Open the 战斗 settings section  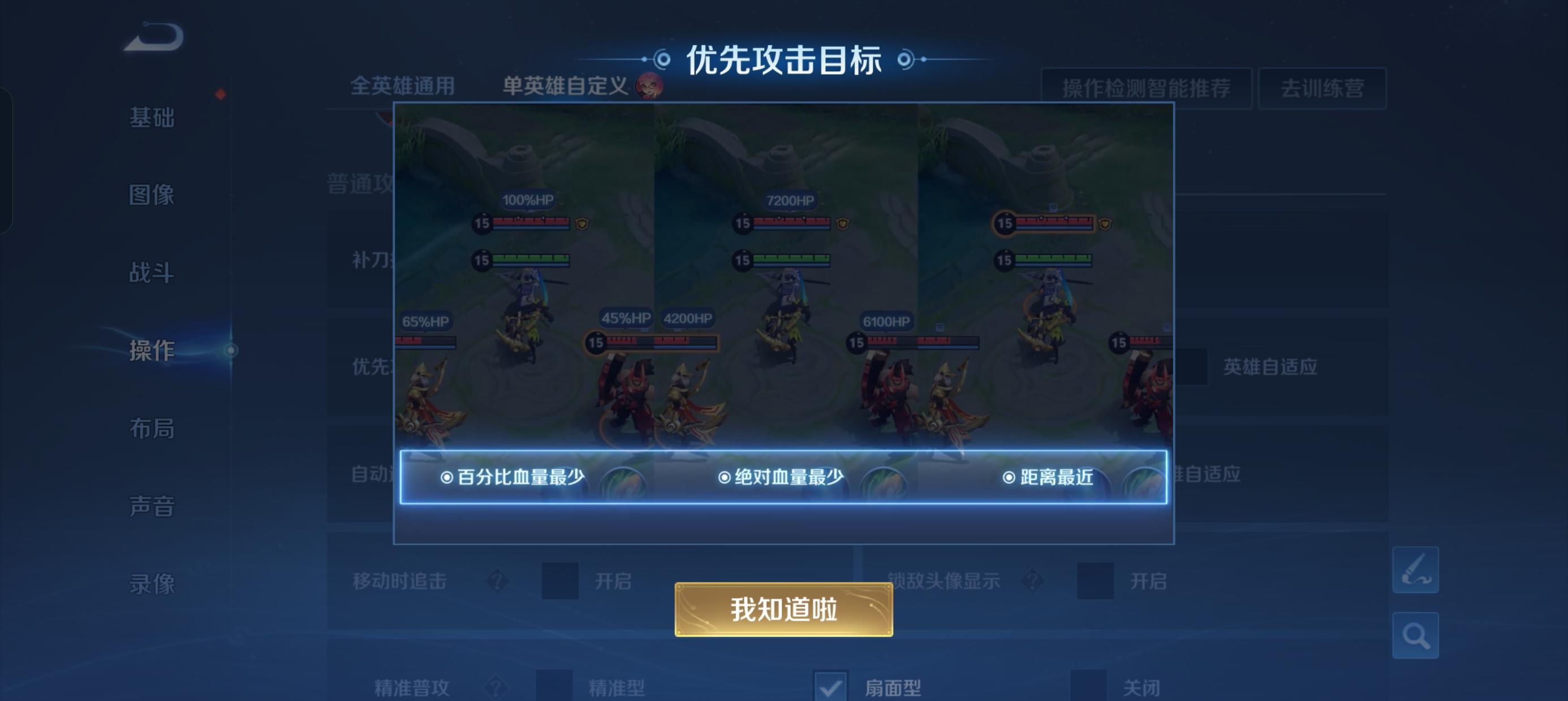pos(153,273)
